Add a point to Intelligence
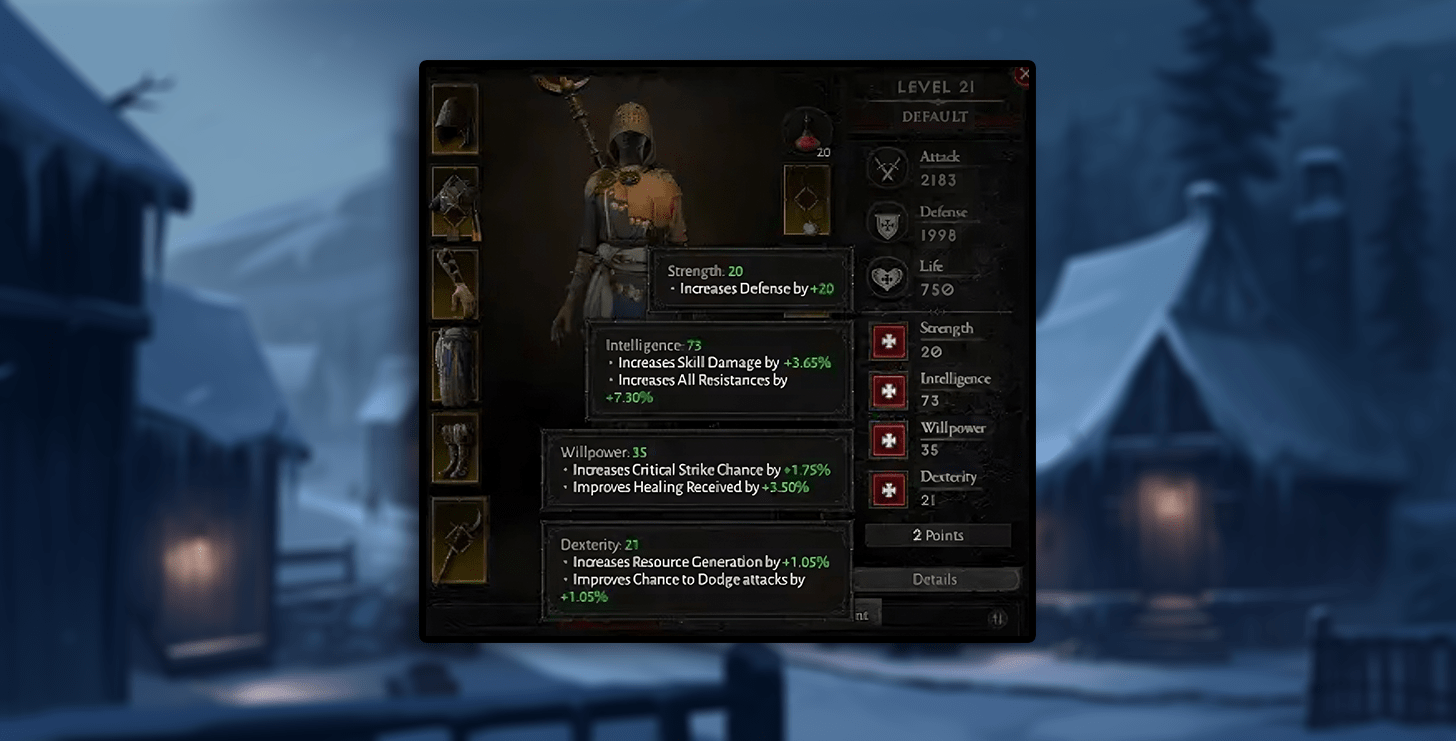This screenshot has height=741, width=1456. (888, 390)
